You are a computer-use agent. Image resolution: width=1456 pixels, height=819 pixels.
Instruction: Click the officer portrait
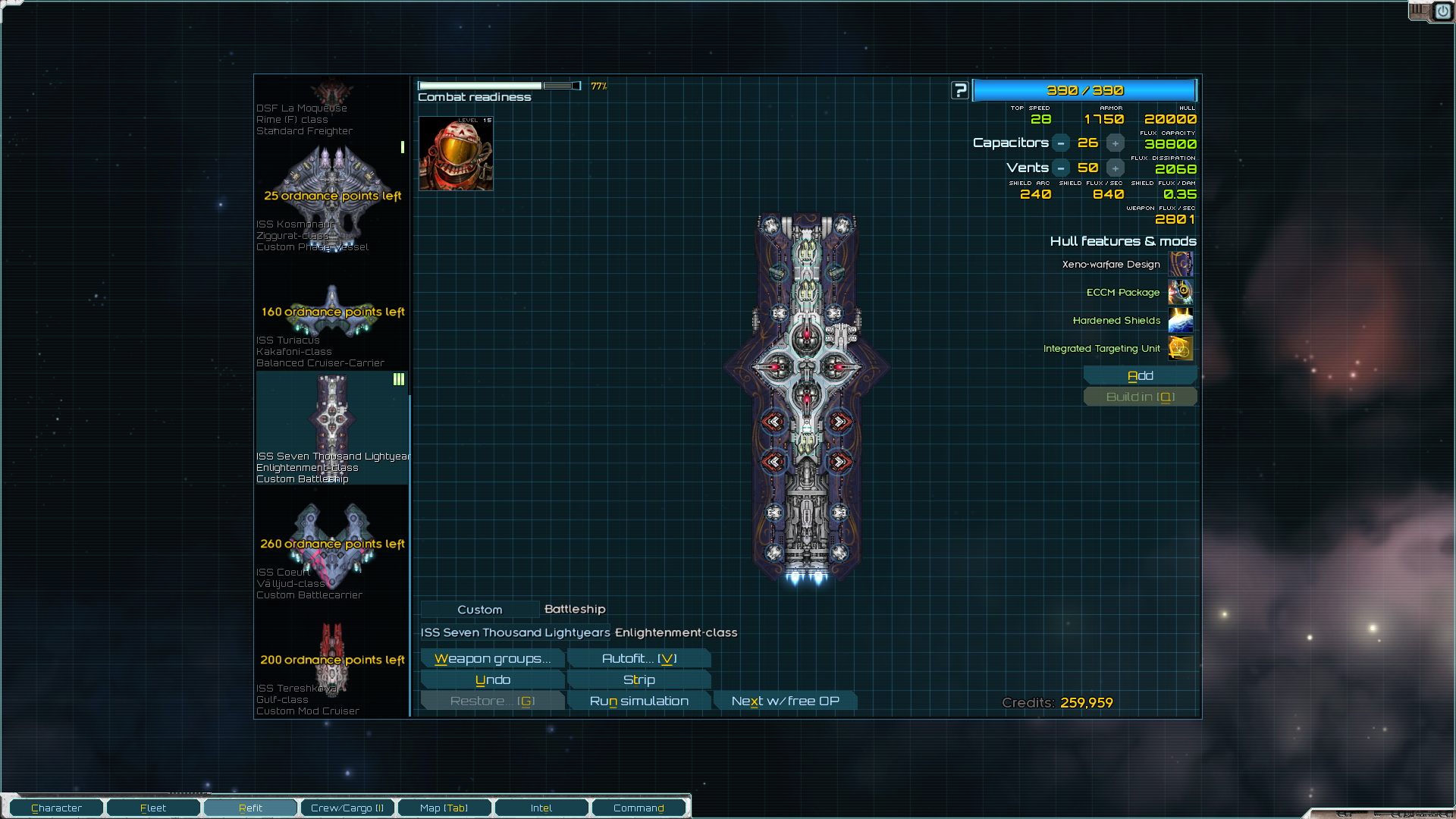coord(456,154)
